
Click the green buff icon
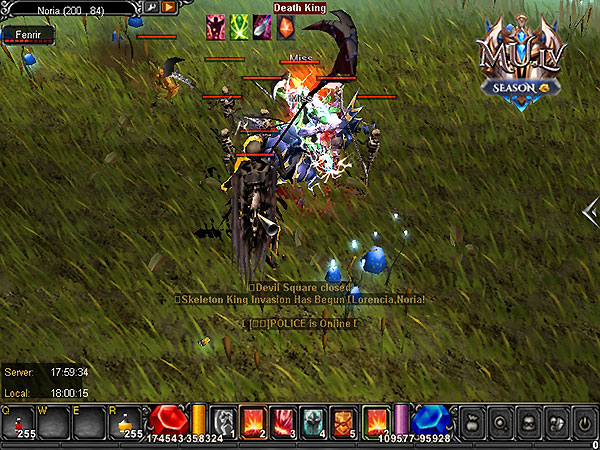click(x=239, y=27)
